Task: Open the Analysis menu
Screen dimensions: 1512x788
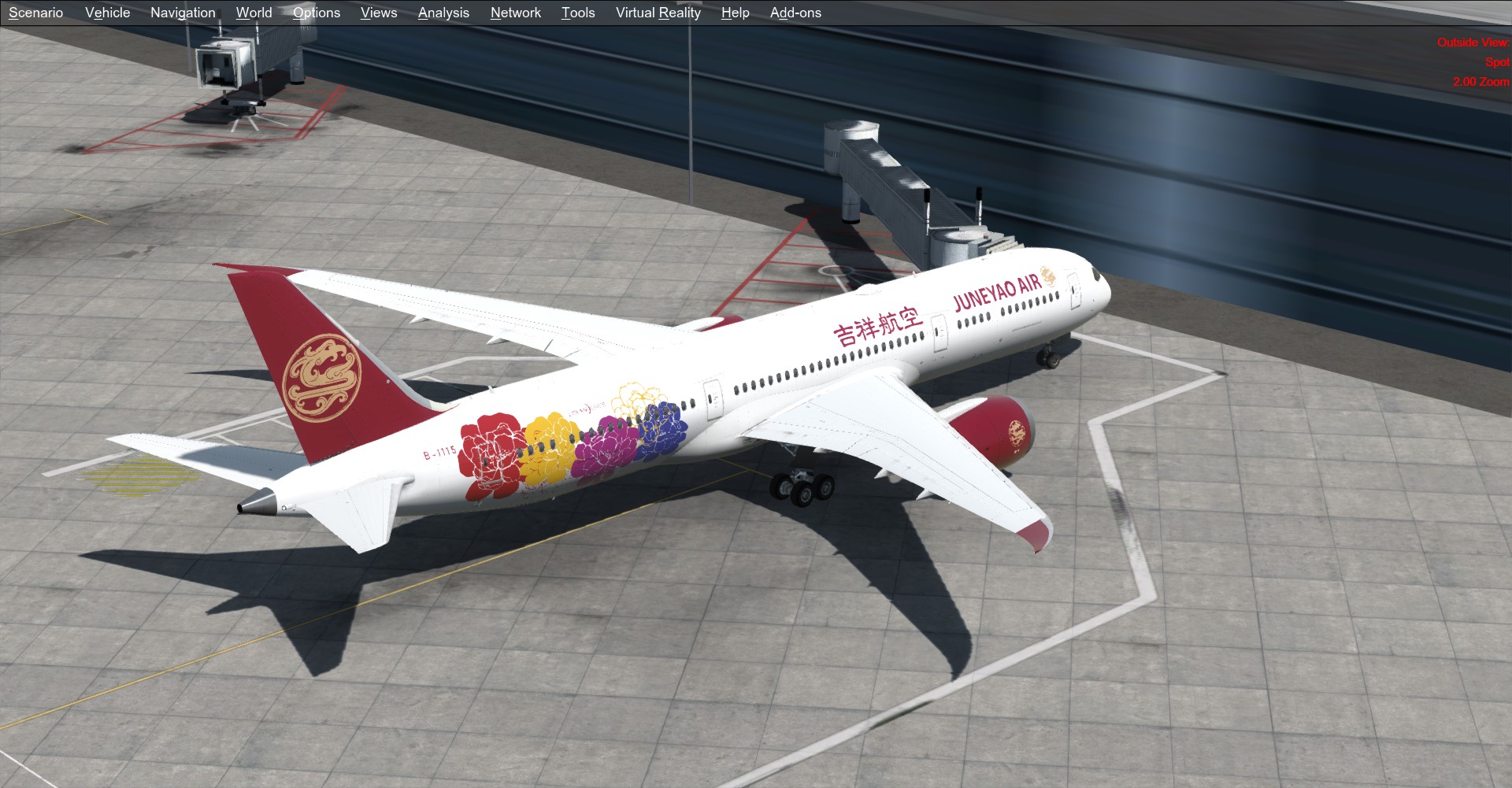Action: point(443,13)
